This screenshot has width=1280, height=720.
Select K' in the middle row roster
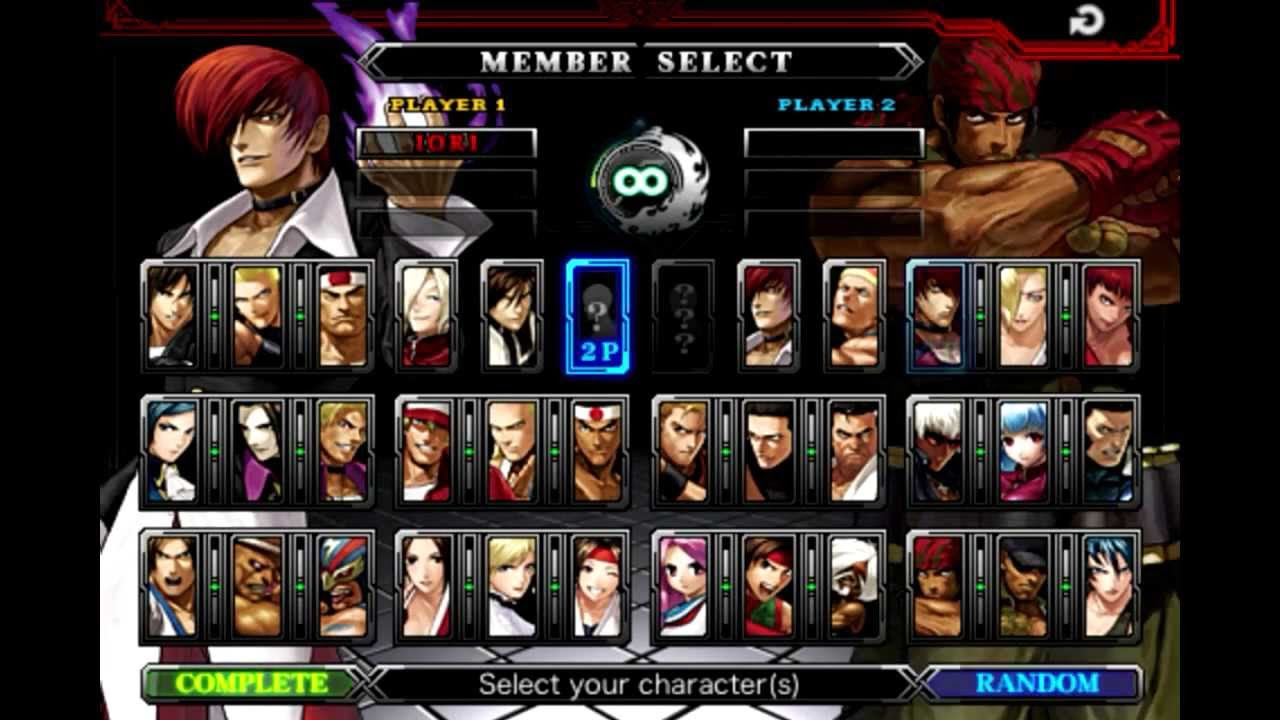coord(937,450)
